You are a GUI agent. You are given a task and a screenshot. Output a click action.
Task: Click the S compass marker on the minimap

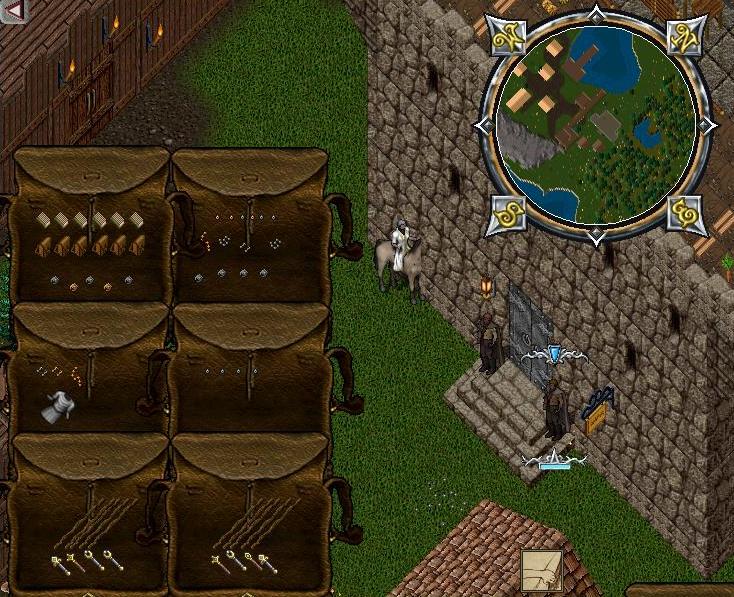tap(505, 214)
